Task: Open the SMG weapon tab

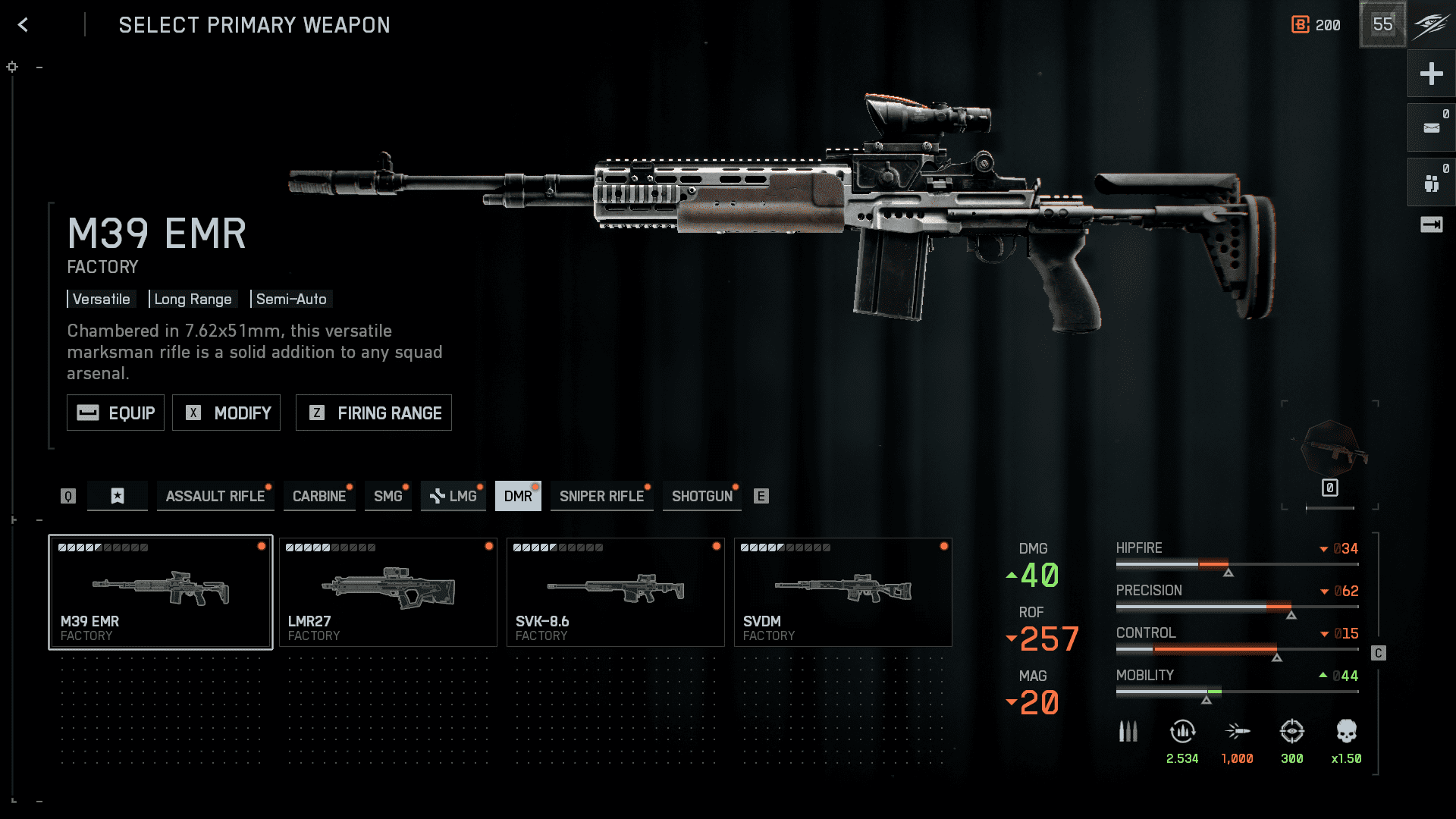Action: point(388,496)
